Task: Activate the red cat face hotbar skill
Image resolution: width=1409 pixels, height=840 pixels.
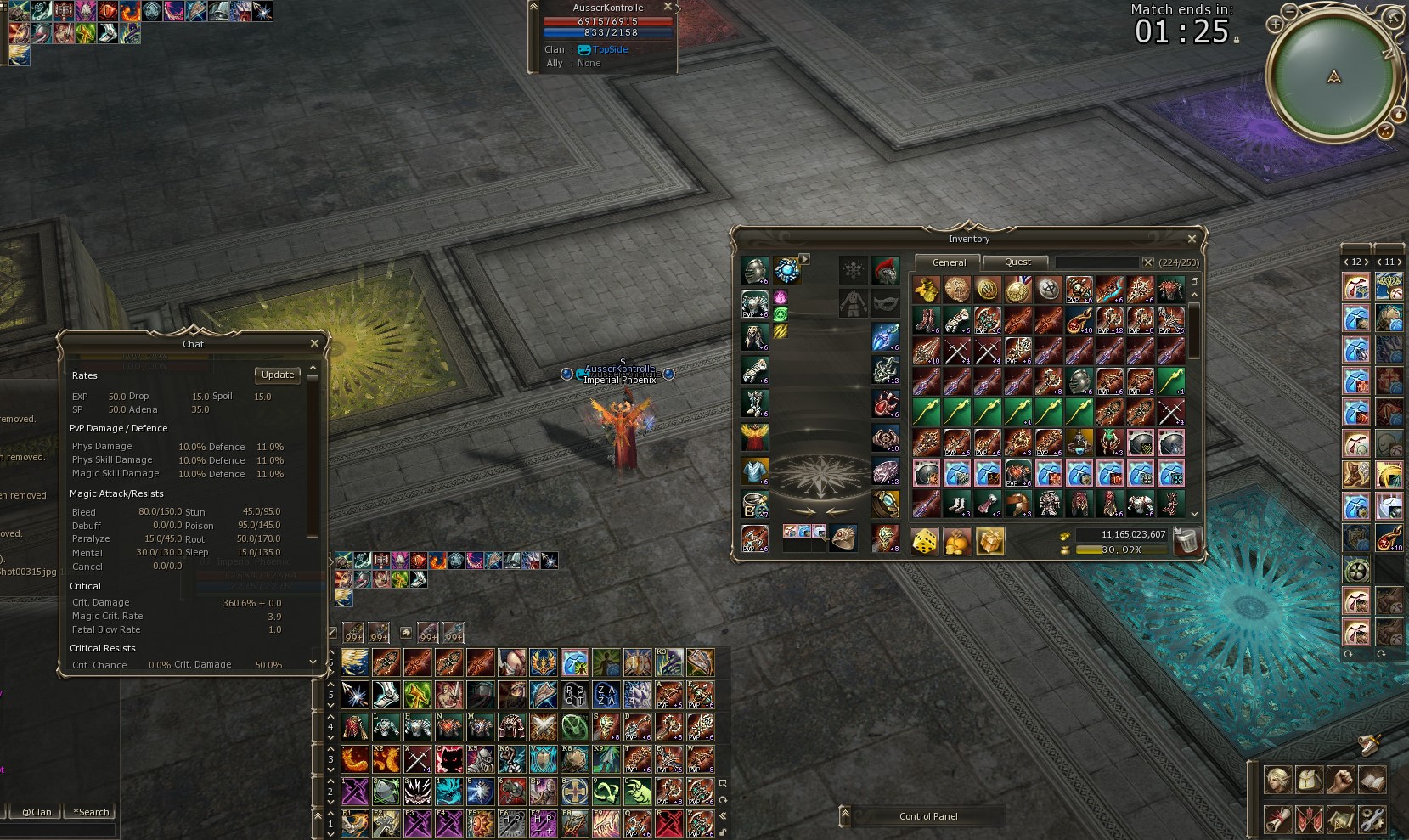Action: [x=448, y=759]
